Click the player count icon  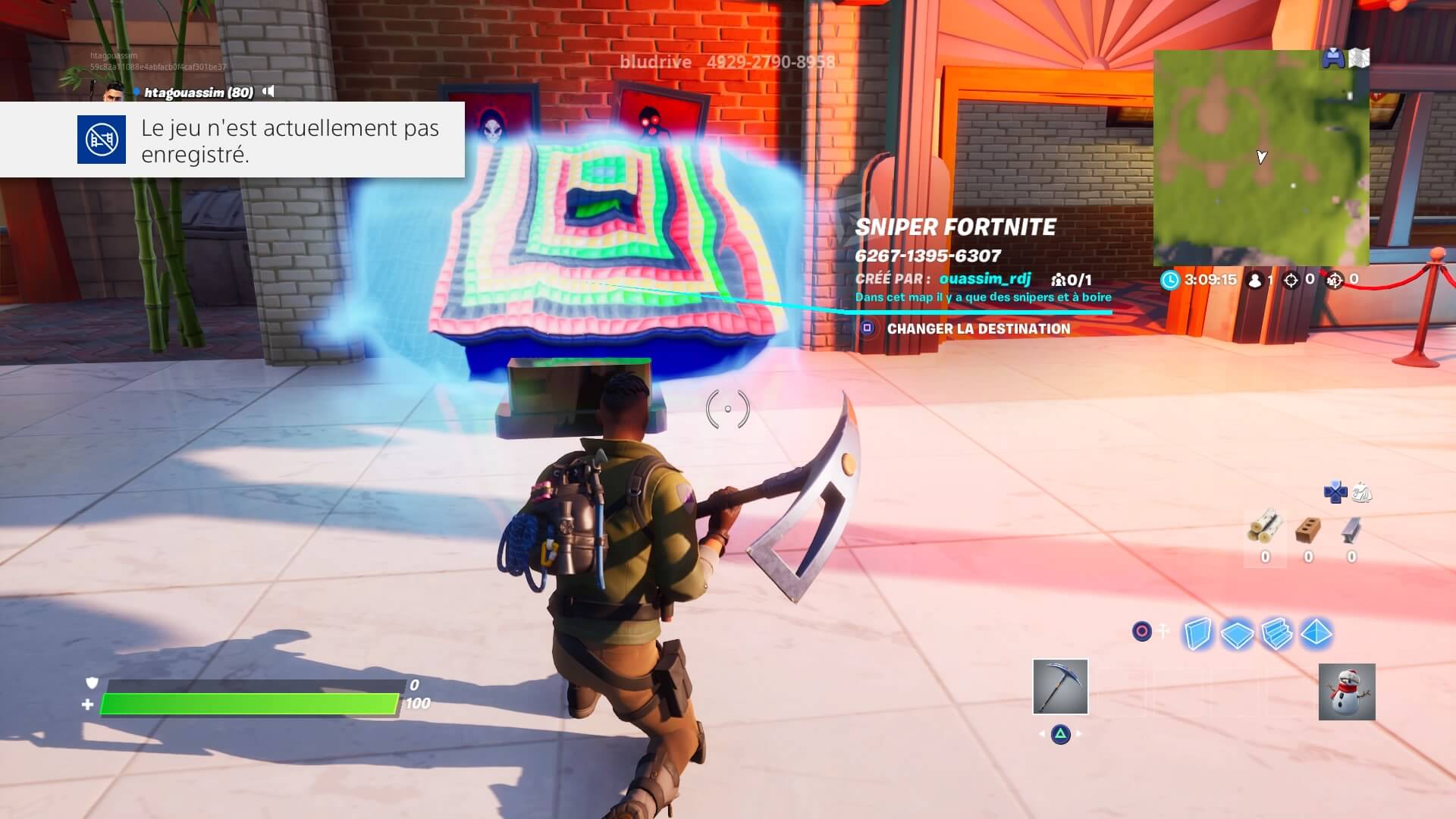pos(1254,281)
